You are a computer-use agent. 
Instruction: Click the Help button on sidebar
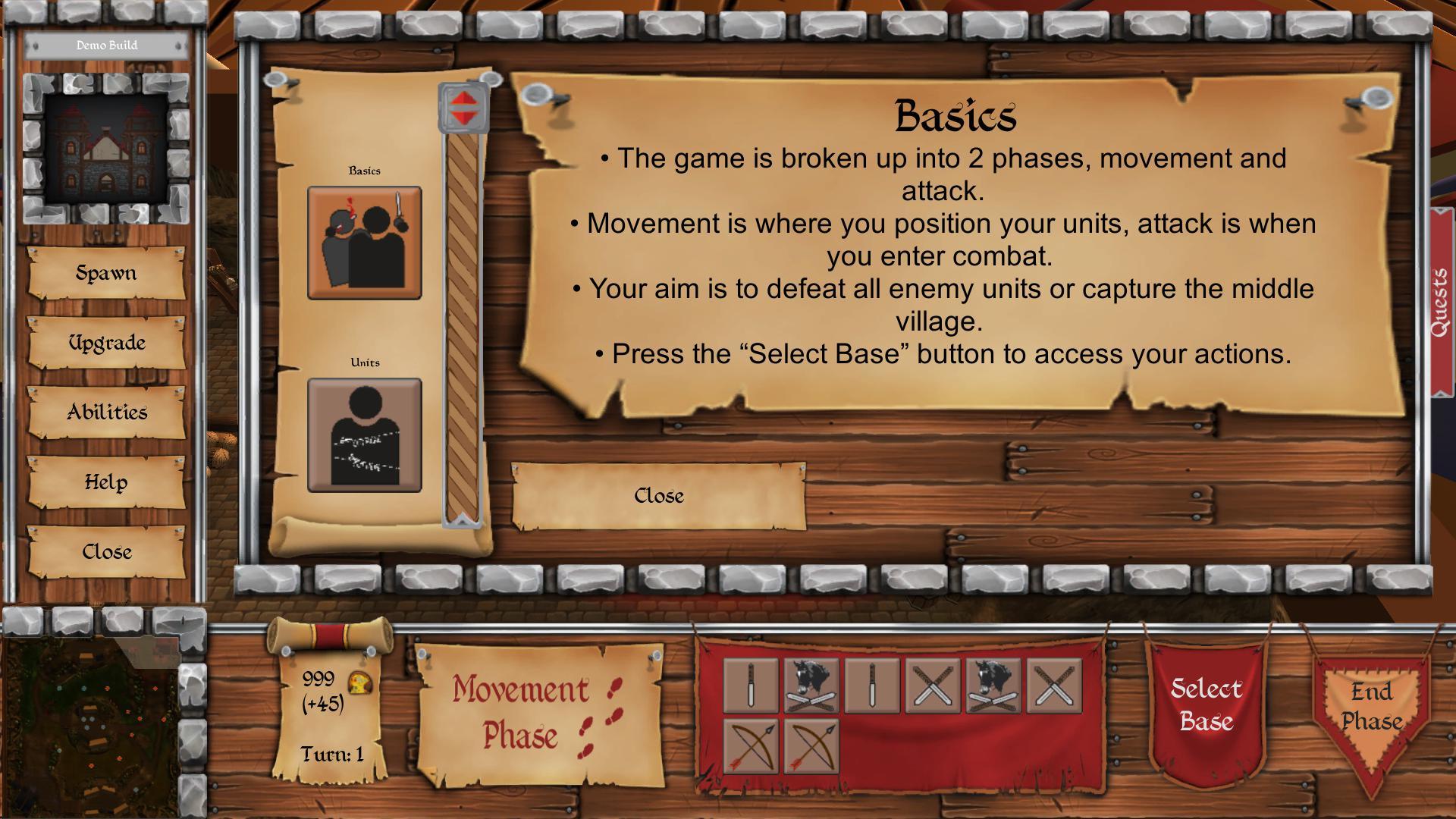(106, 482)
